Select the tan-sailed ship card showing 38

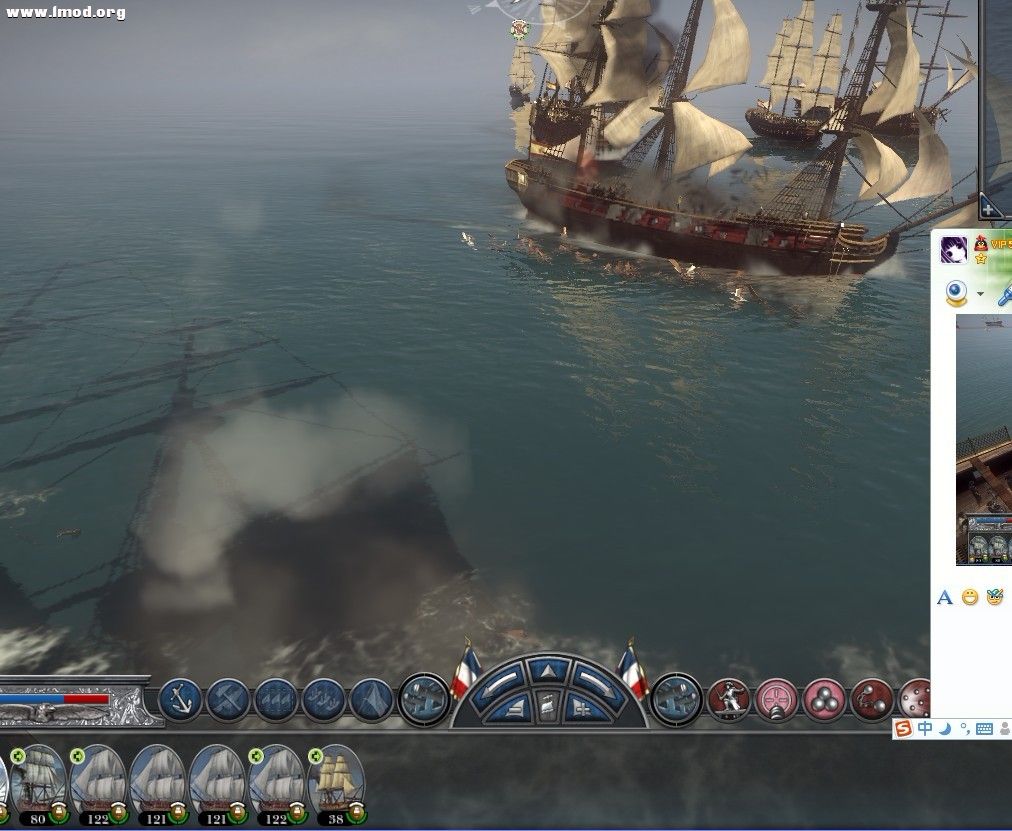coord(337,780)
